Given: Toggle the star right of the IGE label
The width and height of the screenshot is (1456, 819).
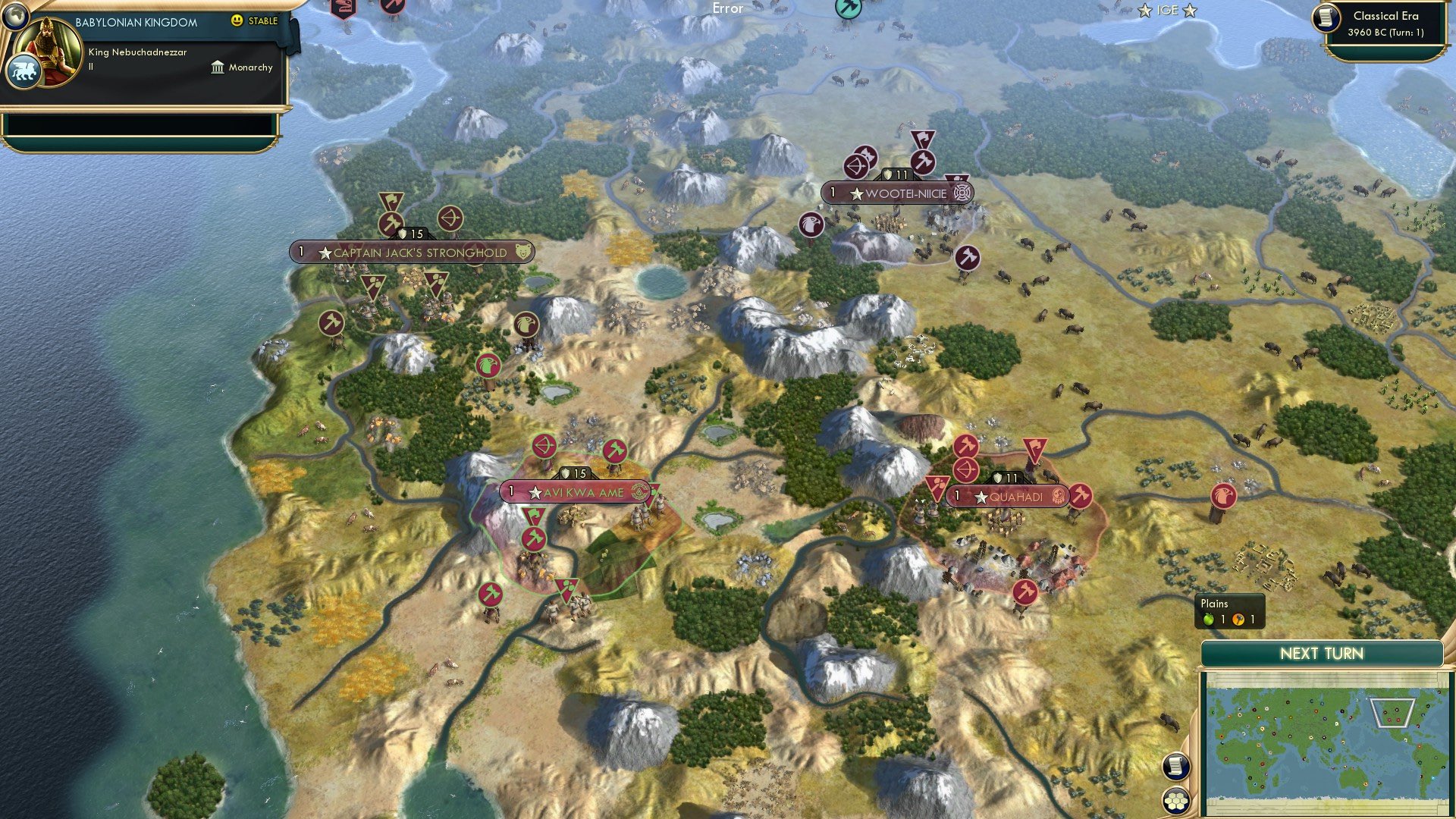Looking at the screenshot, I should tap(1189, 10).
